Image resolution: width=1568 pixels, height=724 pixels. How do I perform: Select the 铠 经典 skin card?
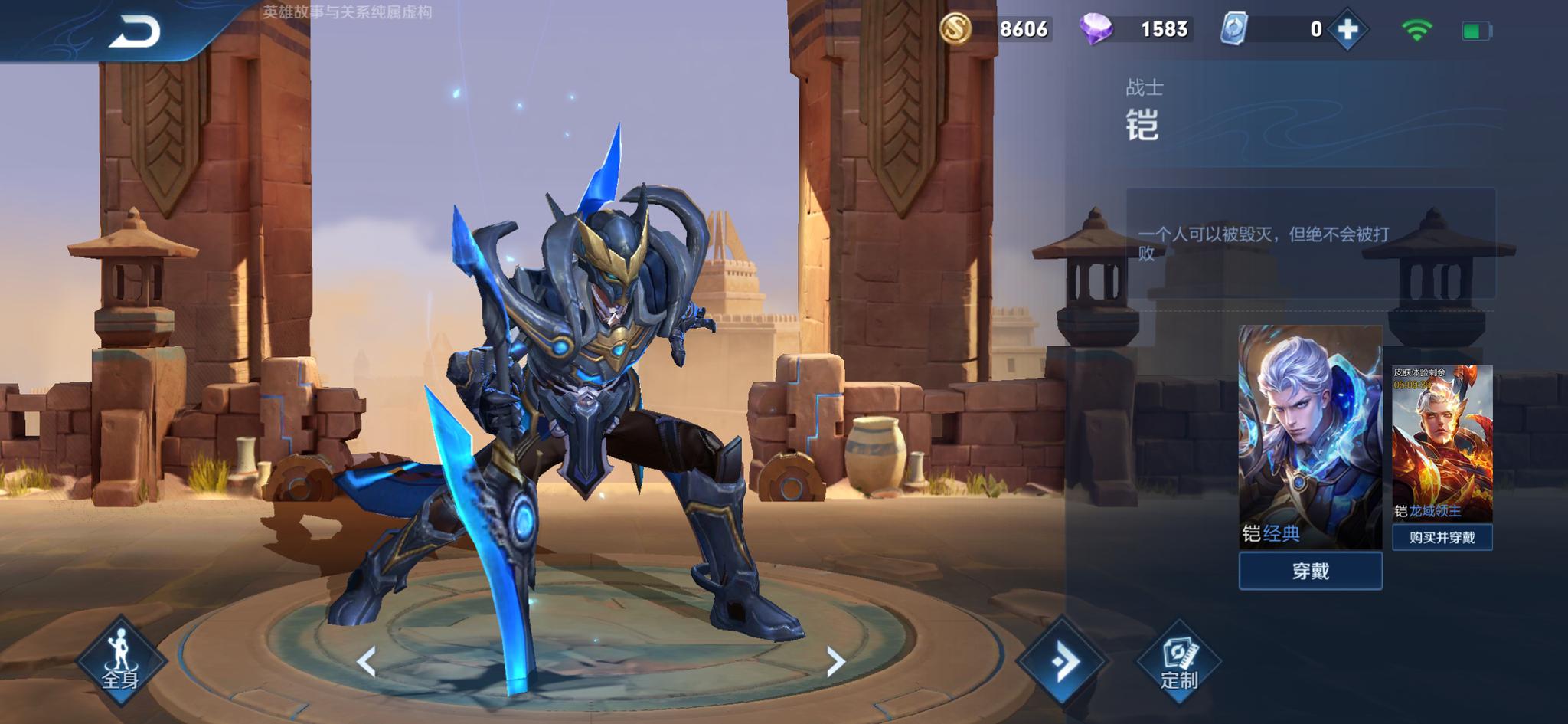point(1310,434)
